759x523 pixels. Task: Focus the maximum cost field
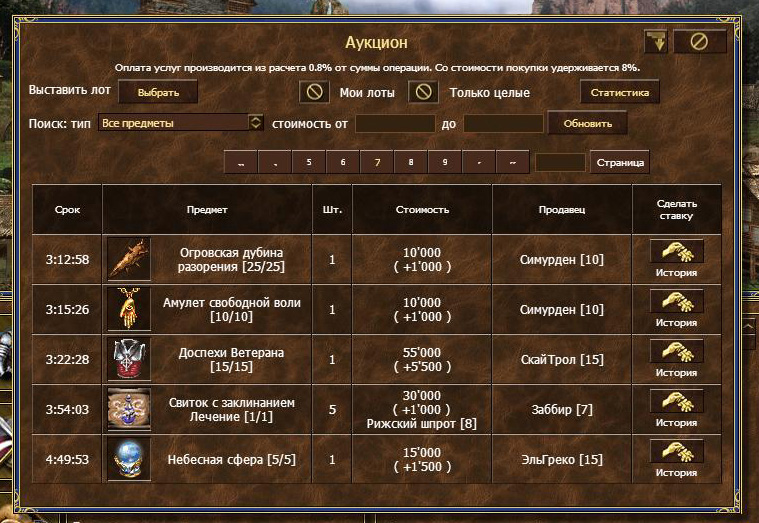503,123
